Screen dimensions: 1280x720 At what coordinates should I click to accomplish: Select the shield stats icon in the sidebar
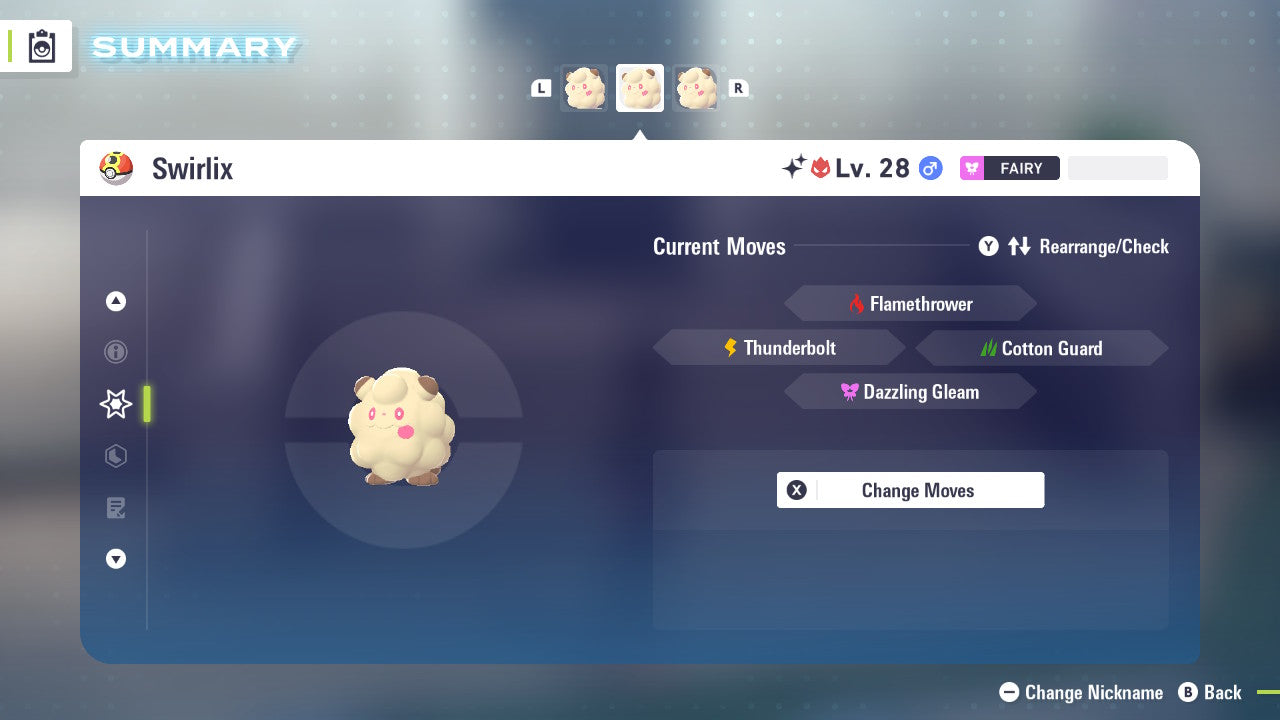[115, 456]
